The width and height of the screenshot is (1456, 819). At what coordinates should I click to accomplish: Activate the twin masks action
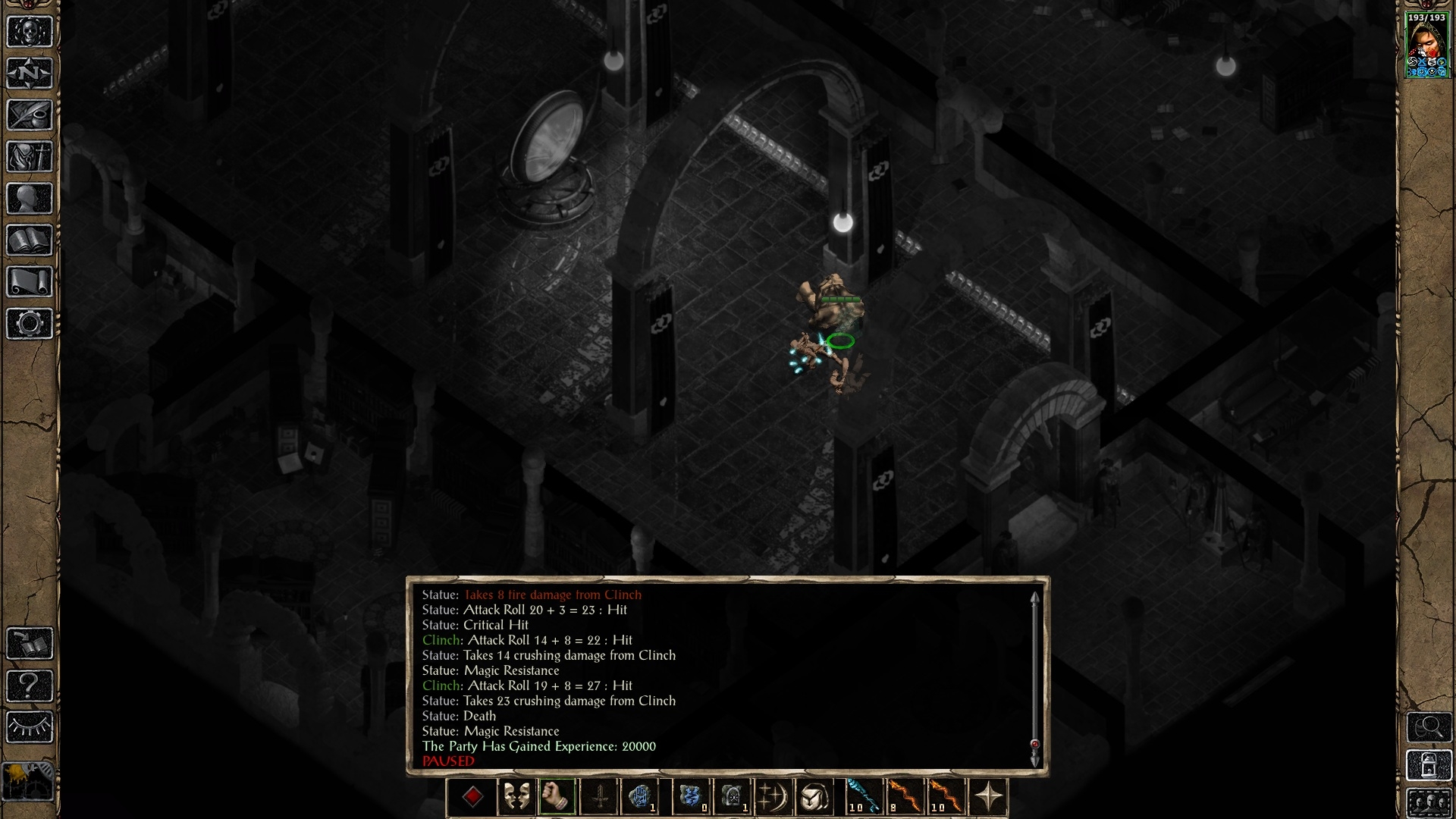[516, 797]
